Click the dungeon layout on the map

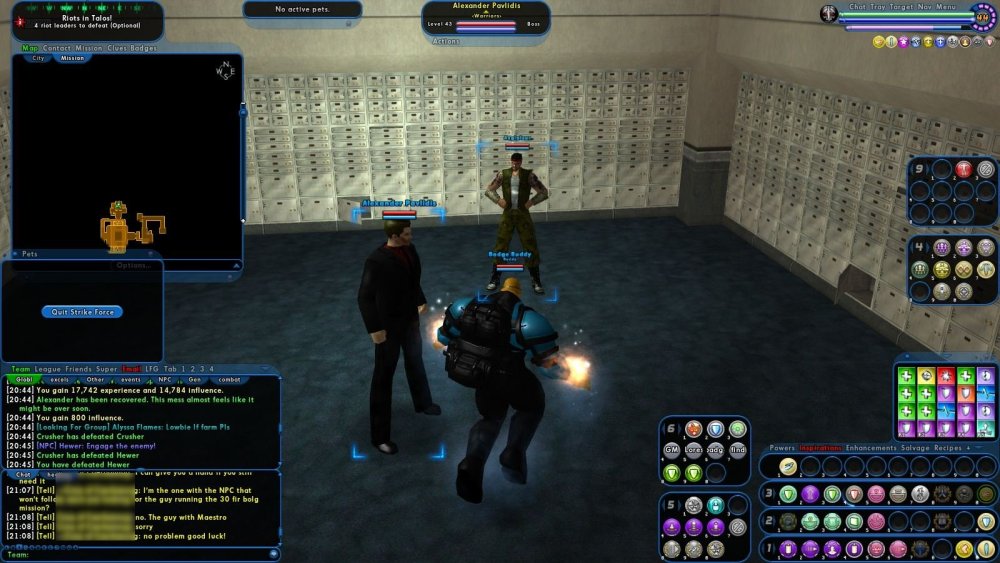127,230
